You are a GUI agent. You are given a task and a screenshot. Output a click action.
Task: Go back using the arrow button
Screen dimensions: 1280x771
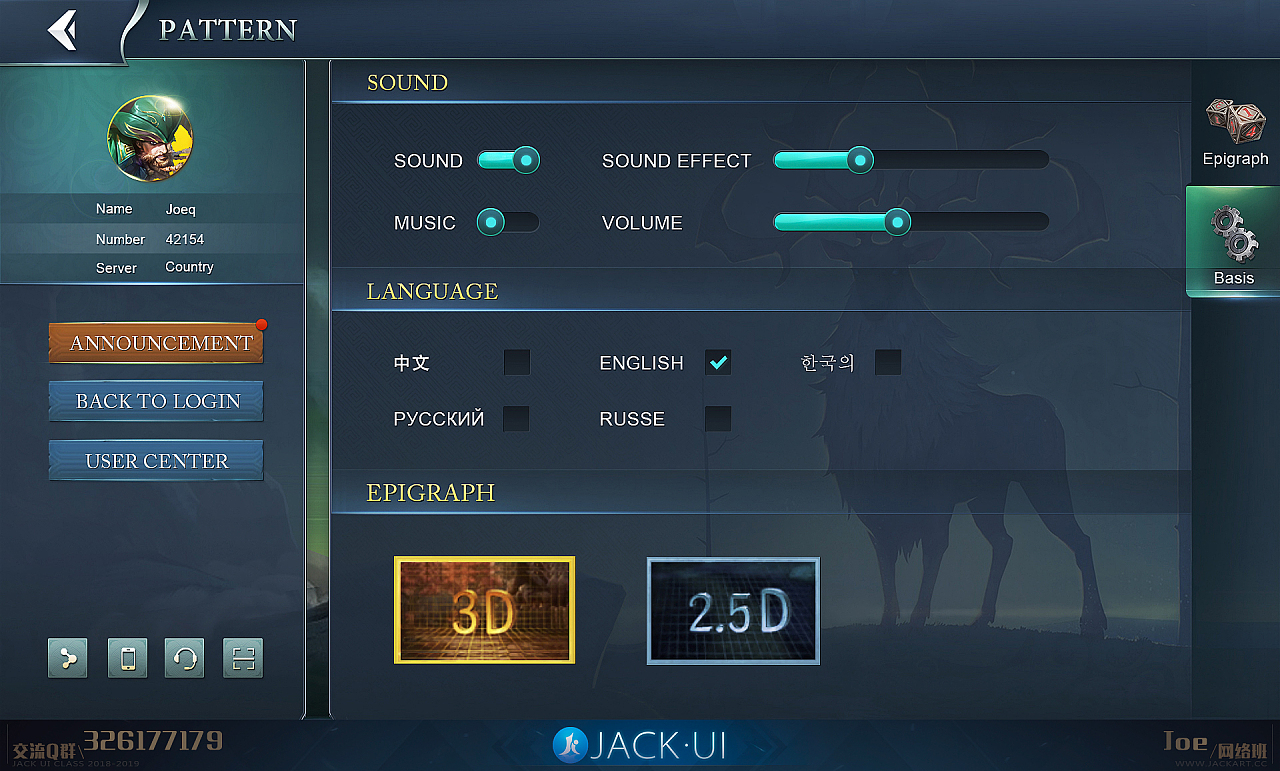coord(63,30)
